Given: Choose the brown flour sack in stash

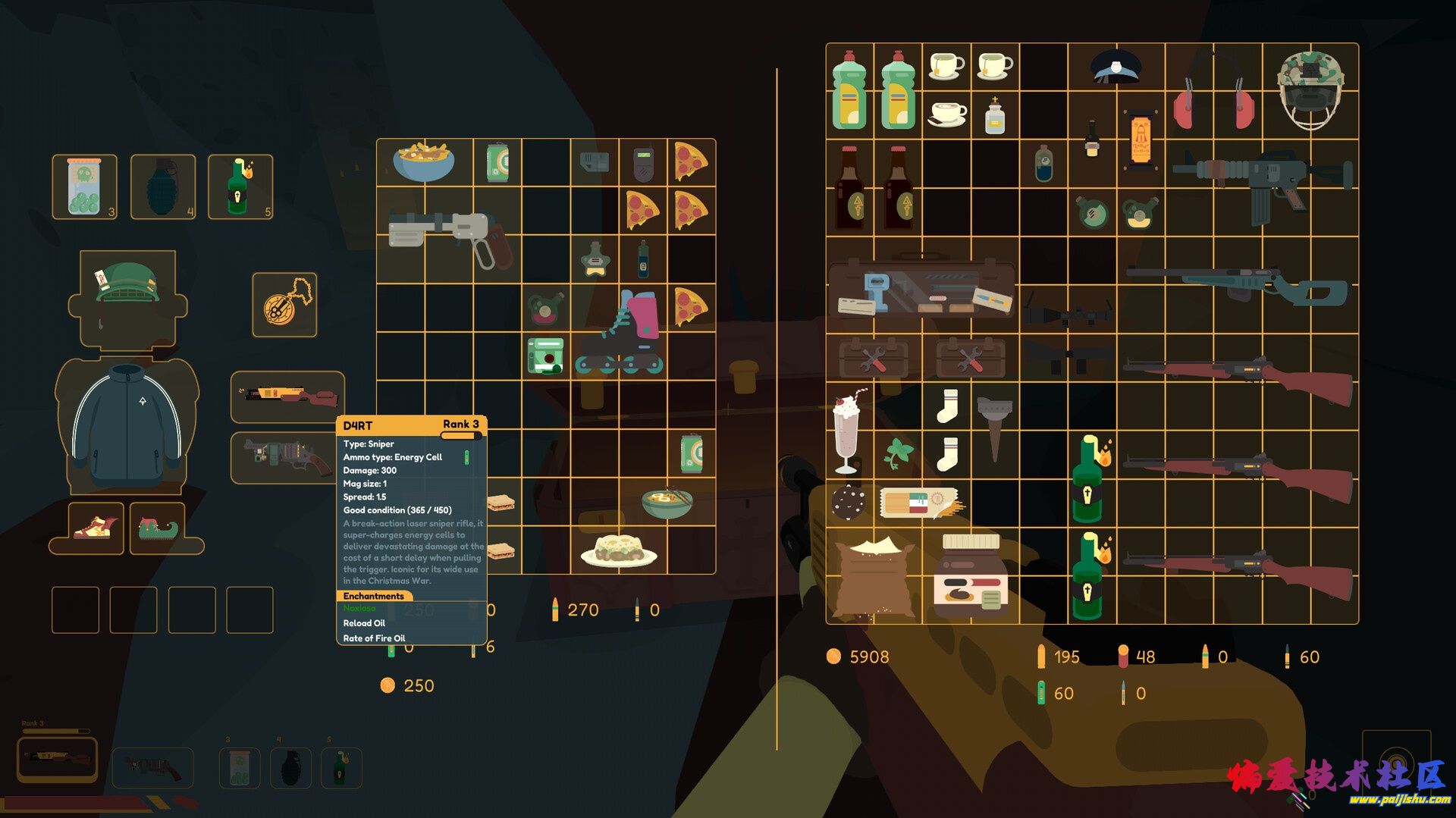Looking at the screenshot, I should (872, 578).
